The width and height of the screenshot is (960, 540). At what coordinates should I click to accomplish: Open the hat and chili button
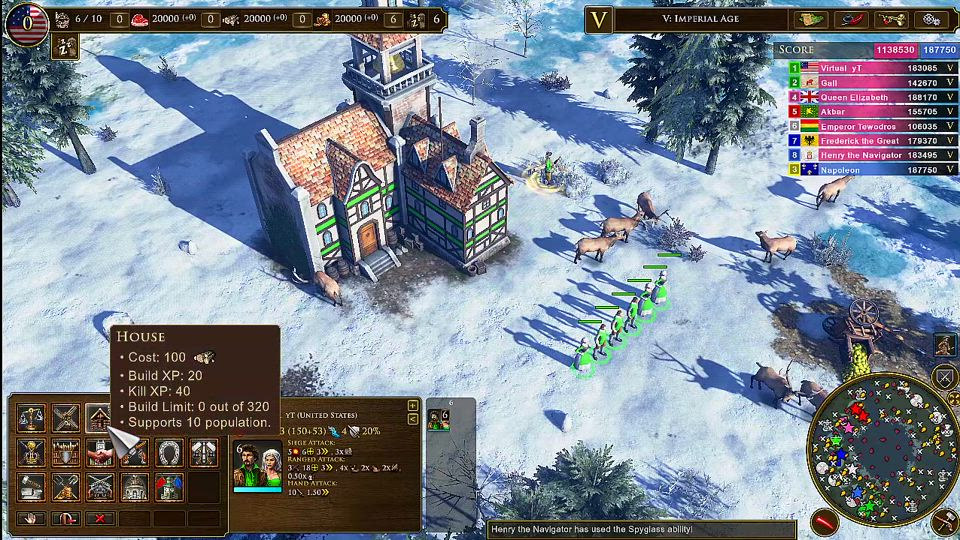[851, 19]
